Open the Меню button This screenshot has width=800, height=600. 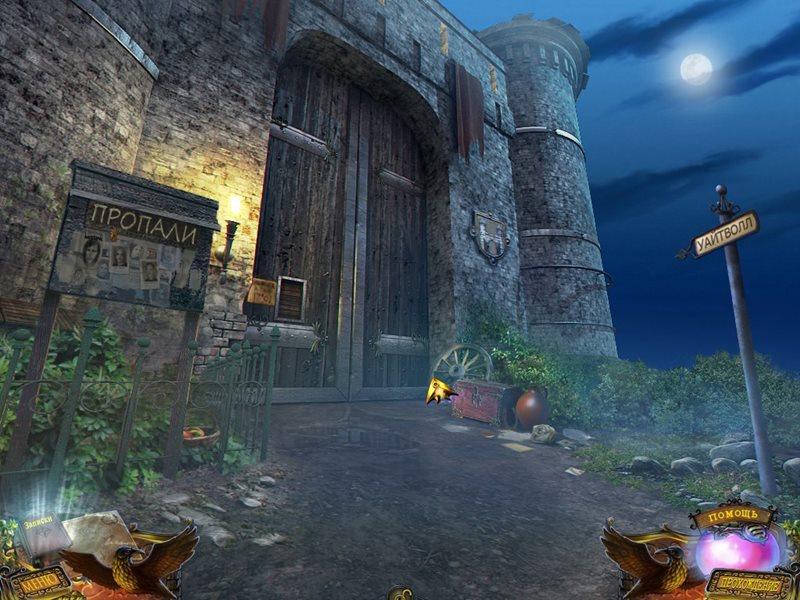[x=38, y=580]
